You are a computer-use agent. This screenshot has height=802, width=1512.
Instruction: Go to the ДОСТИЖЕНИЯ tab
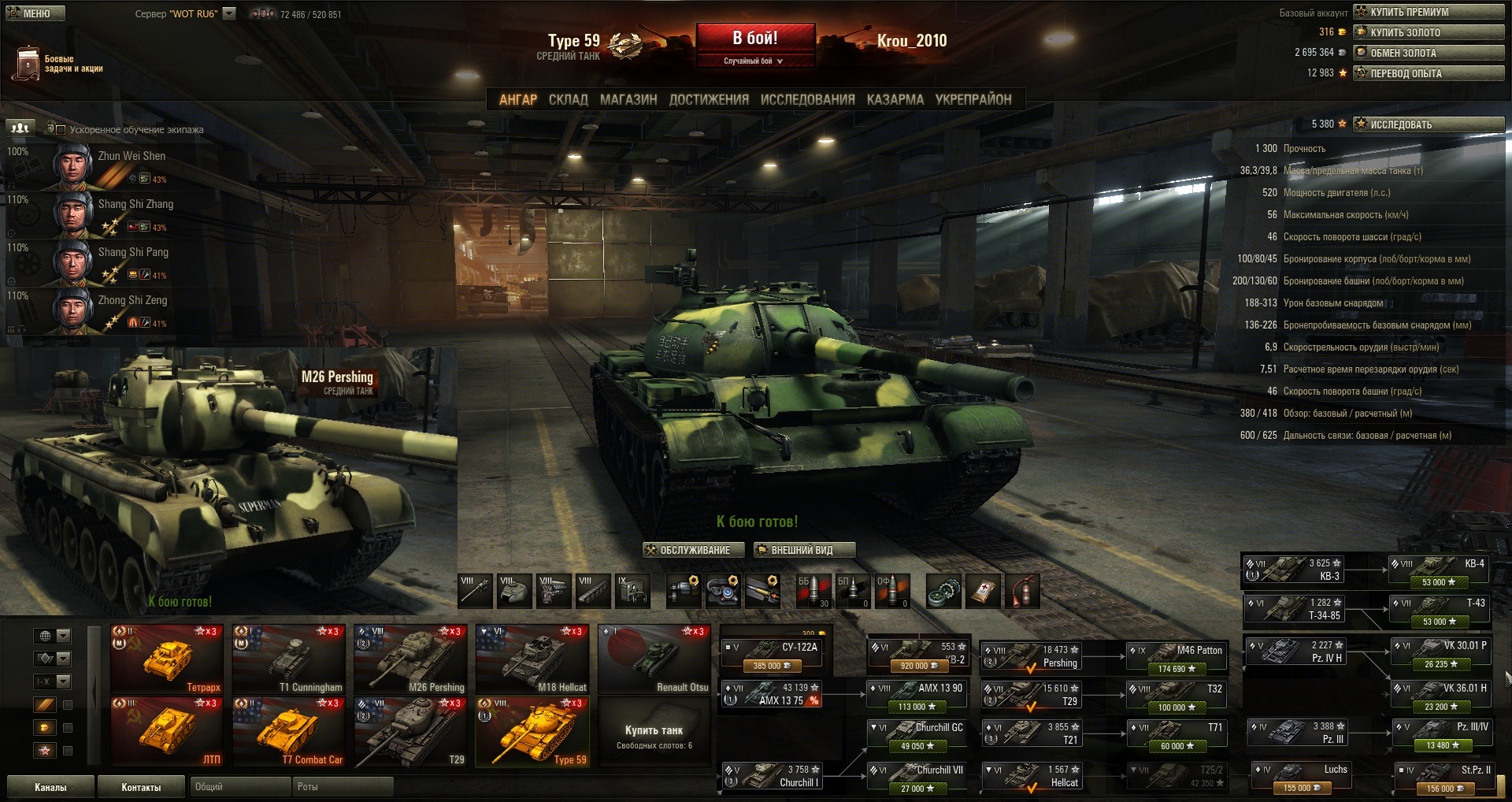click(x=709, y=99)
